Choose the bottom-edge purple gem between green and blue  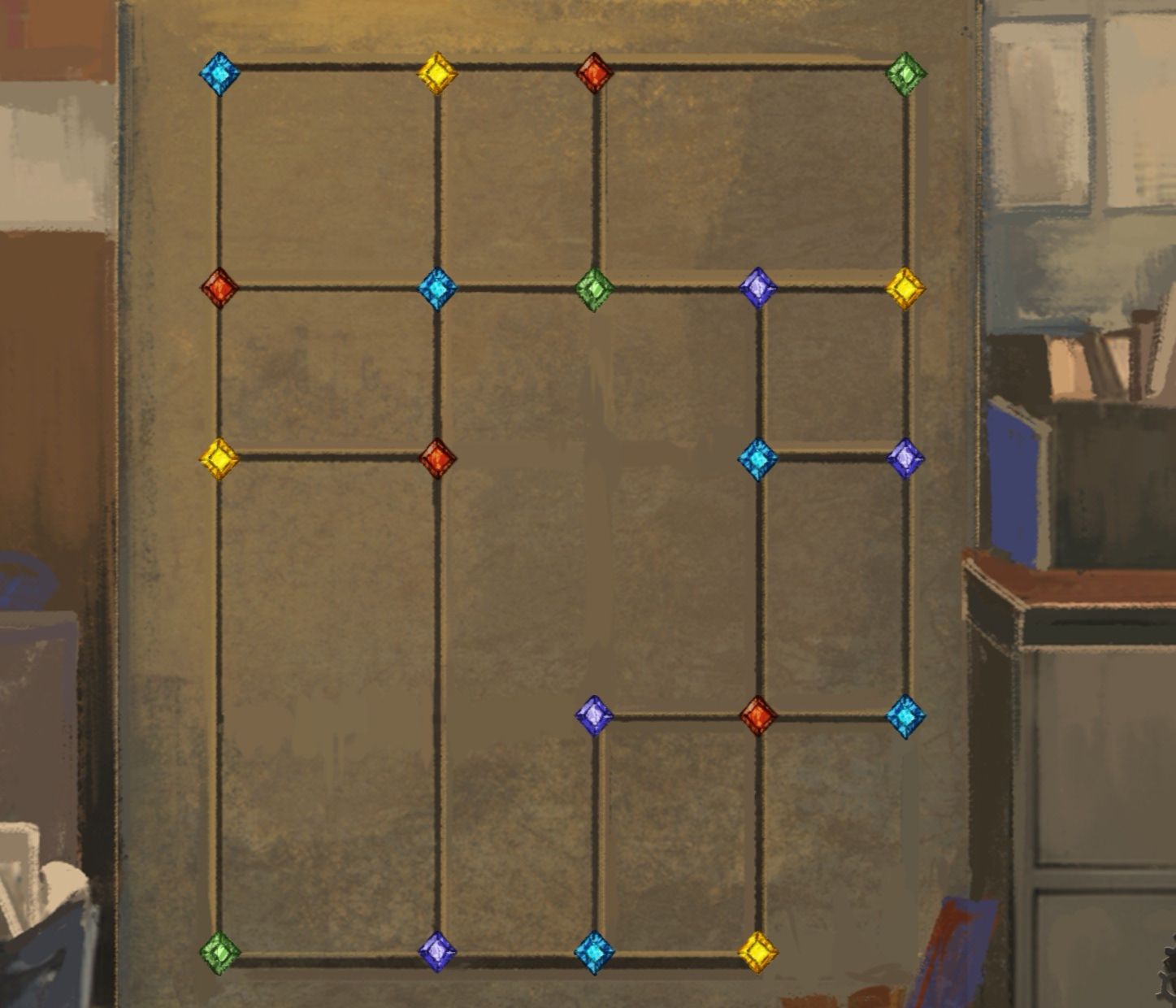437,951
